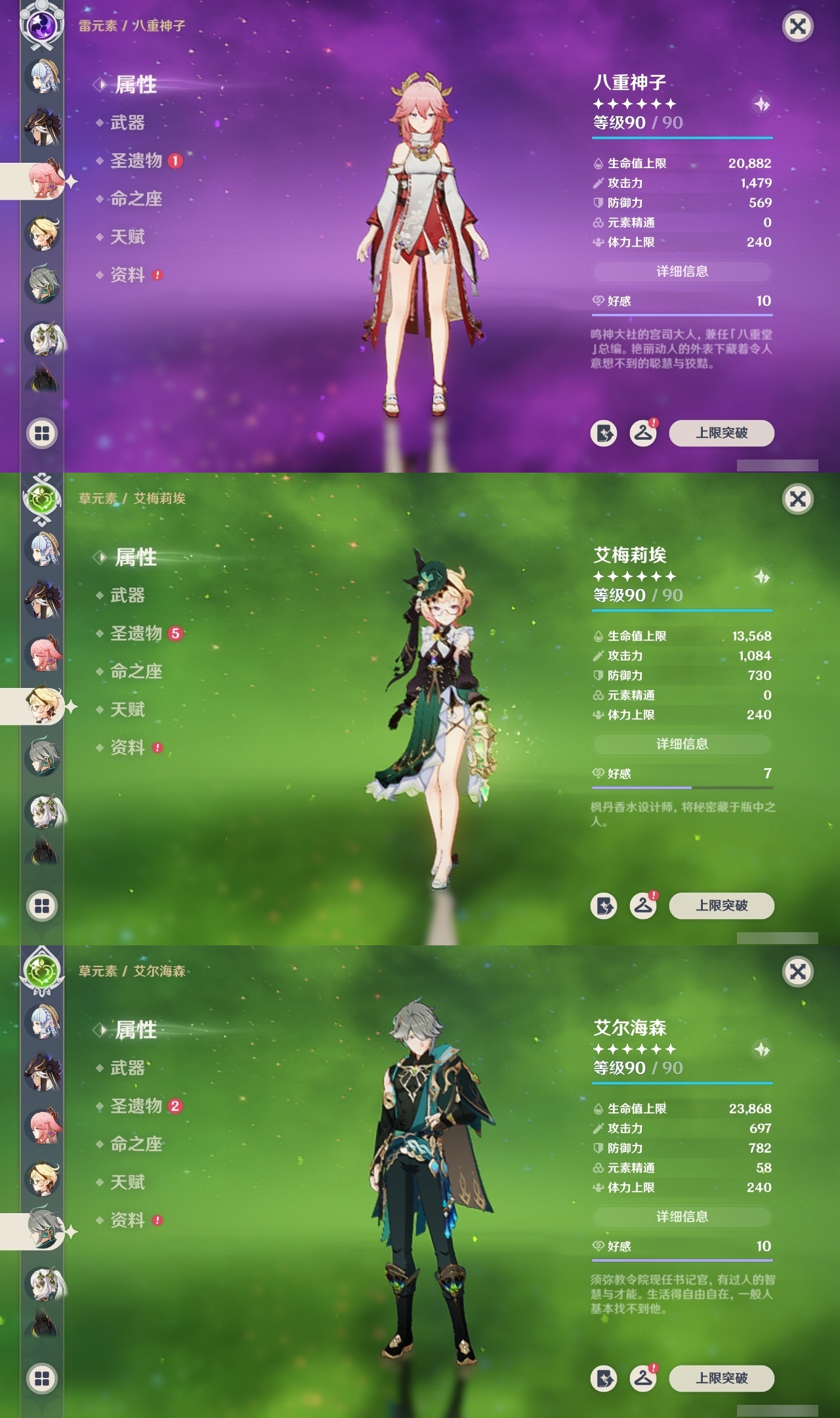Click the sparkle icon next to 艾尔海森's name
Viewport: 840px width, 1418px height.
760,1048
